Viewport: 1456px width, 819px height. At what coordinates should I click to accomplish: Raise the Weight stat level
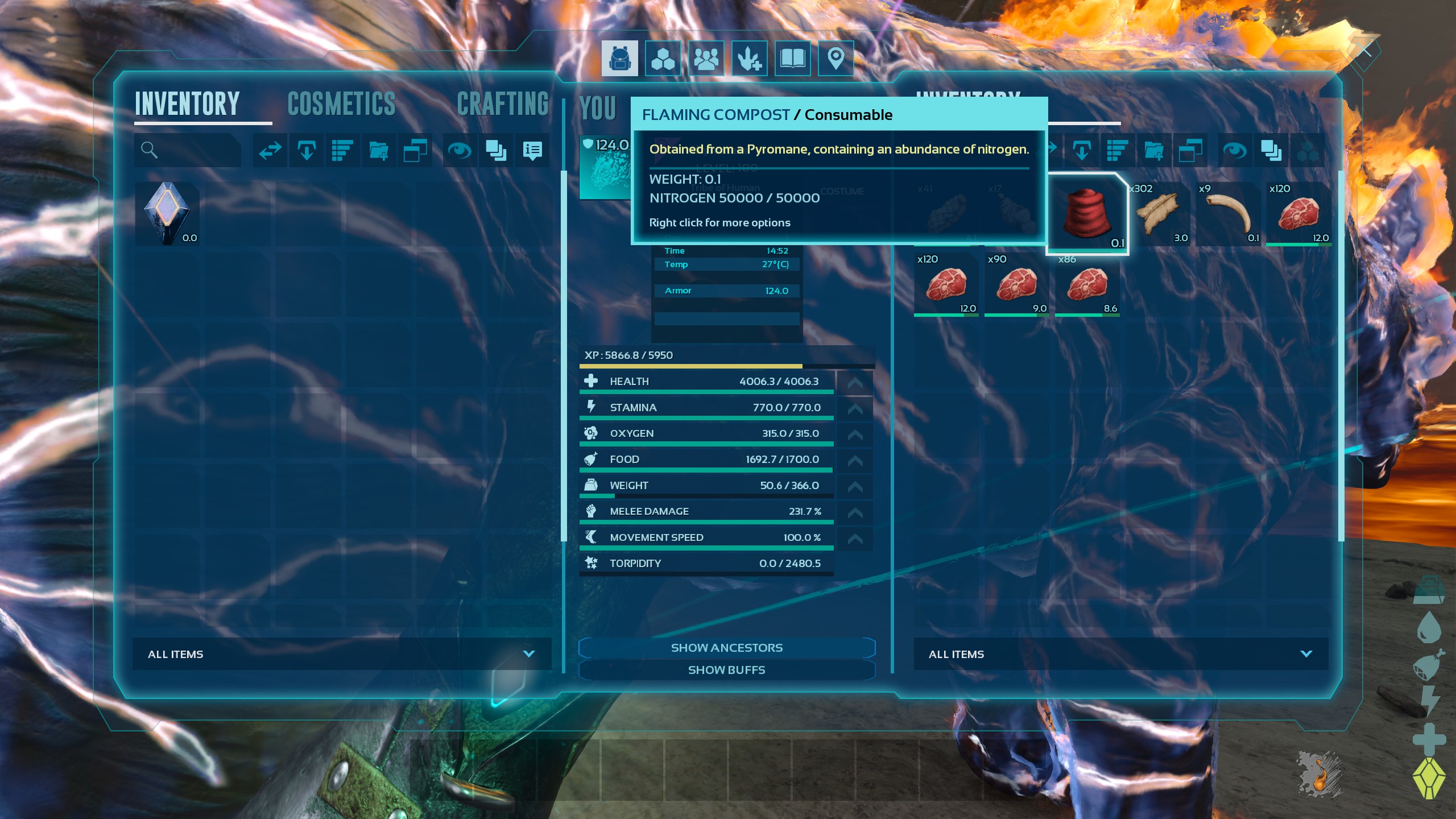(855, 486)
